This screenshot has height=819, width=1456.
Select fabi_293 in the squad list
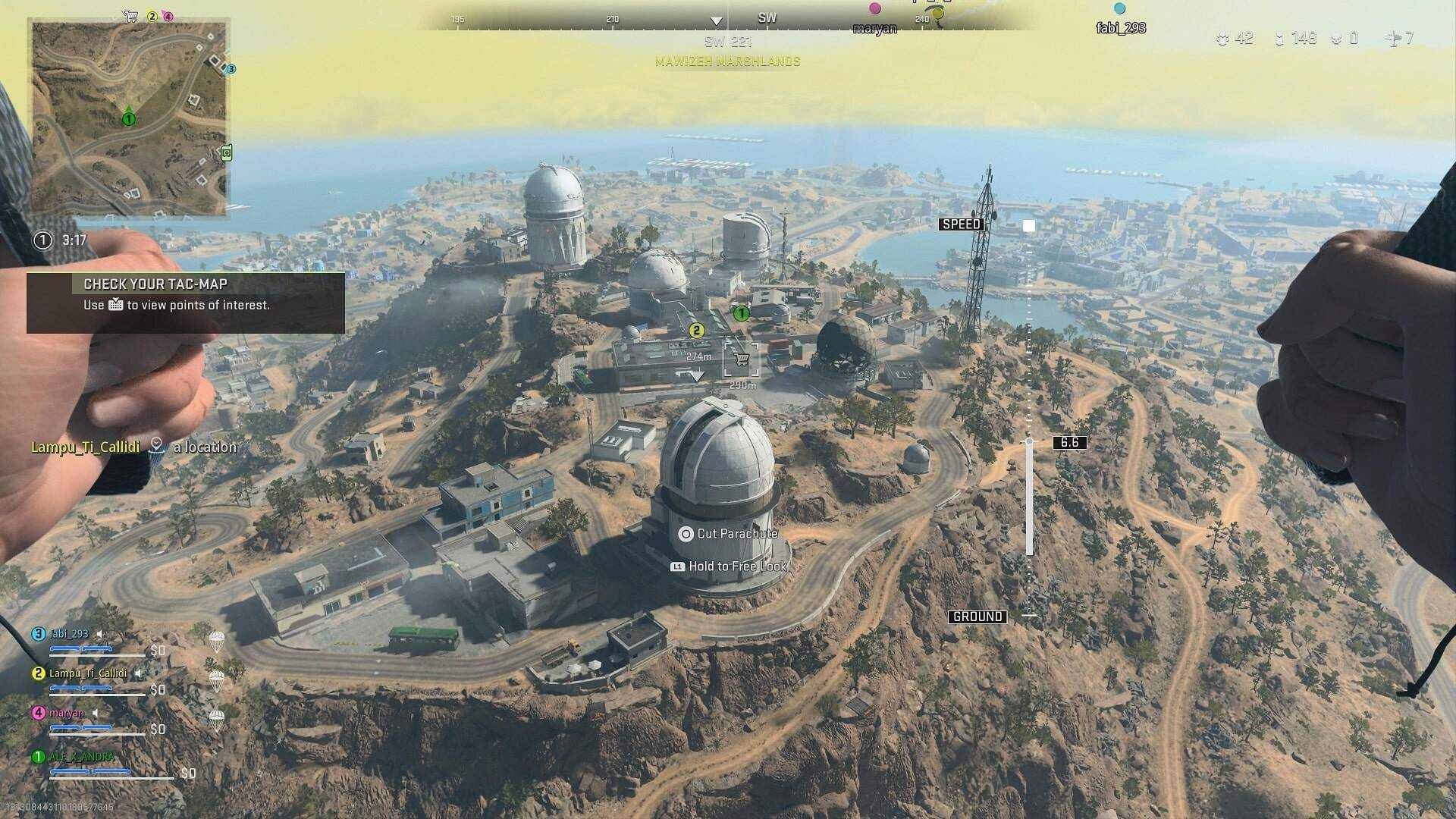point(69,634)
